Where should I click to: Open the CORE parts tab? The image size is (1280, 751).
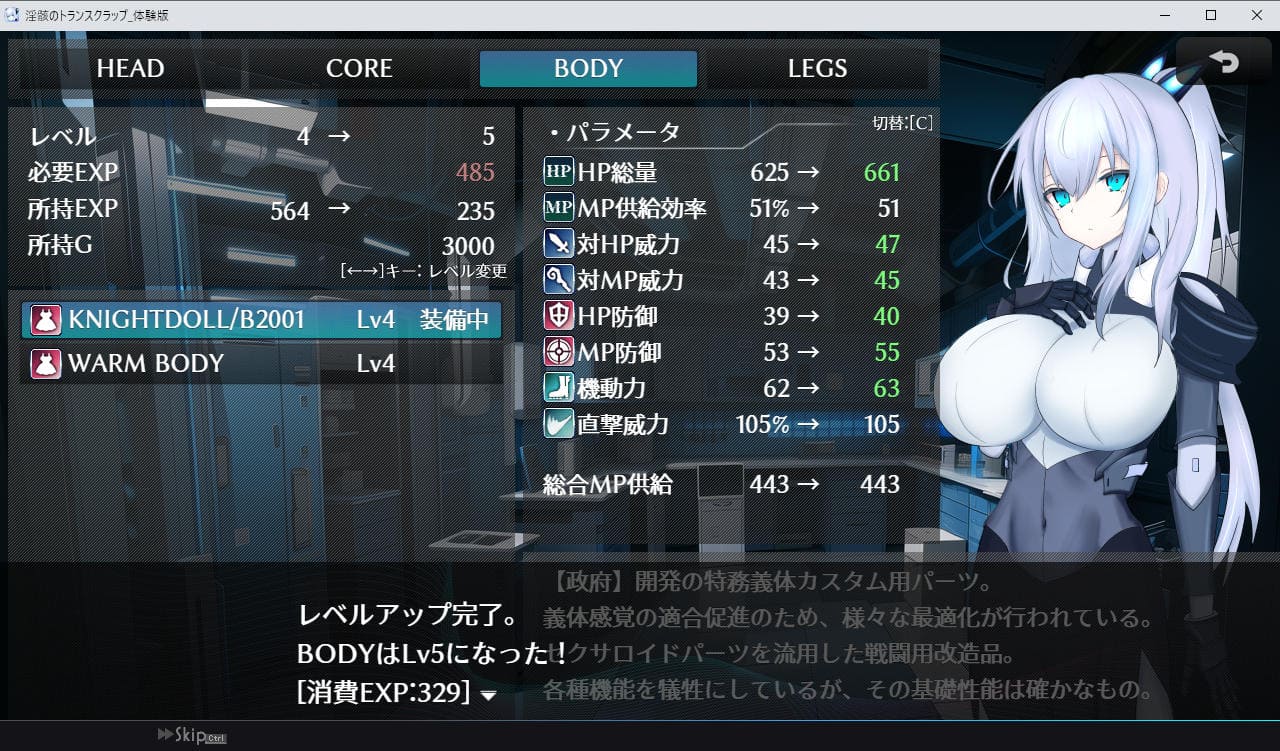(359, 69)
